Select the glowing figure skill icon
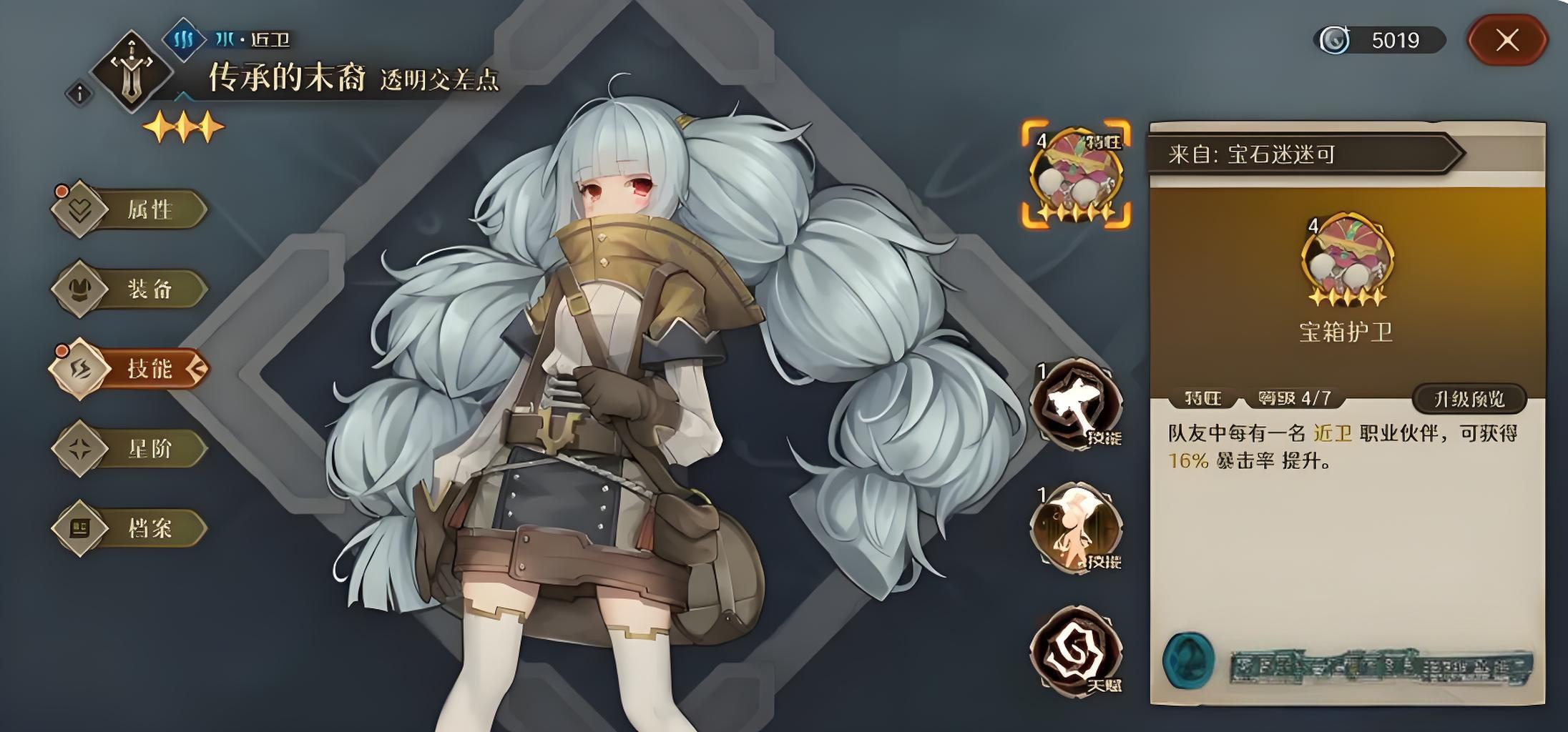Viewport: 1568px width, 732px height. pyautogui.click(x=1076, y=528)
